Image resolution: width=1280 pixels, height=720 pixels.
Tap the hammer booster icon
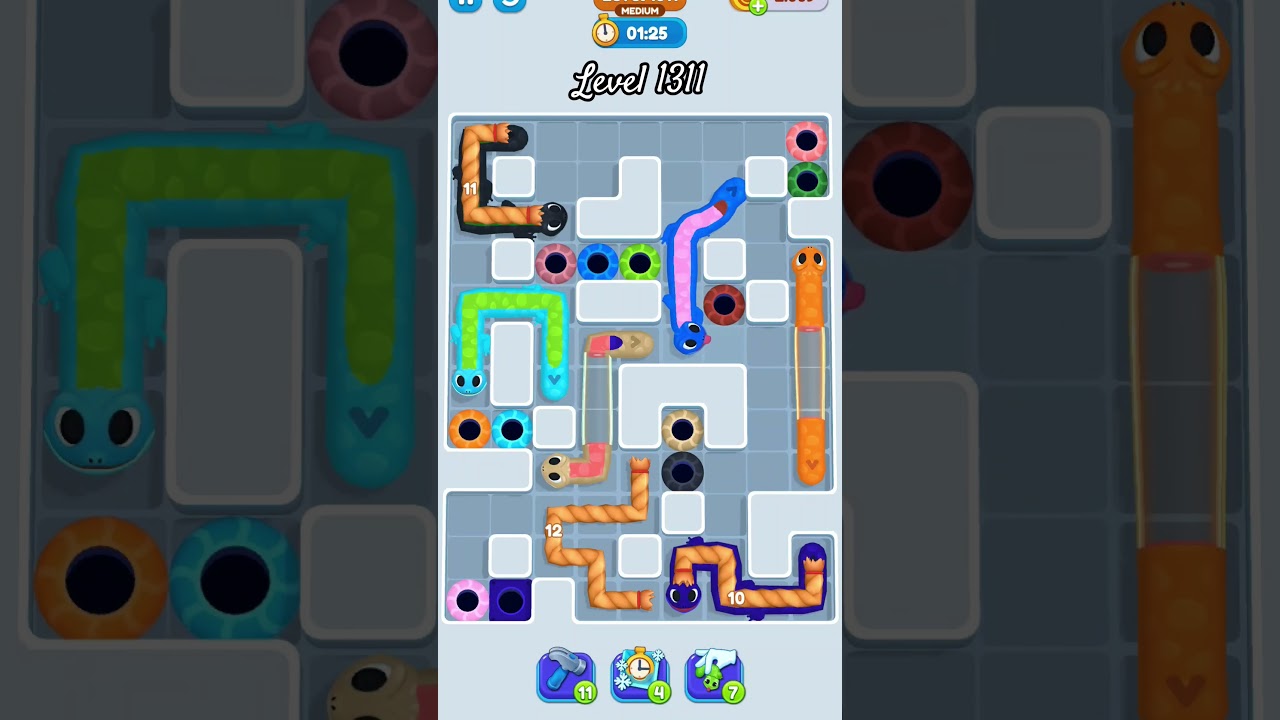pyautogui.click(x=566, y=672)
